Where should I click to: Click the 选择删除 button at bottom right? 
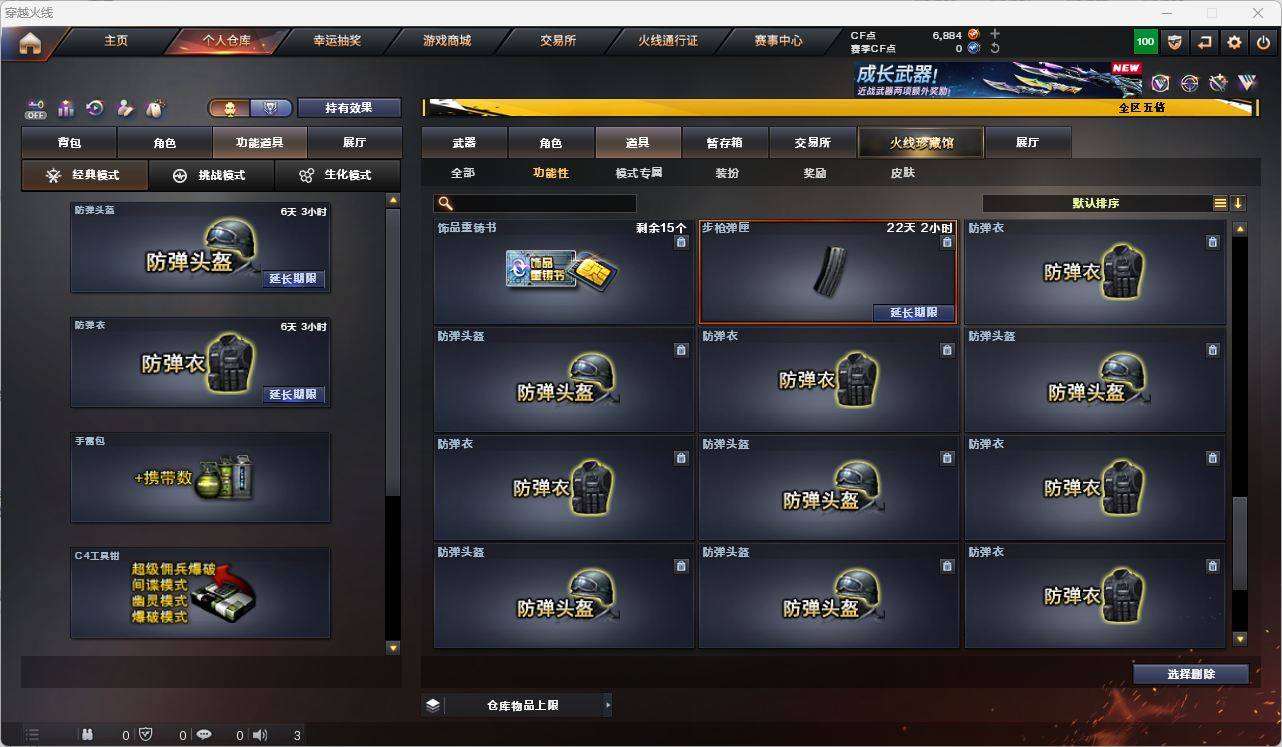click(1190, 673)
